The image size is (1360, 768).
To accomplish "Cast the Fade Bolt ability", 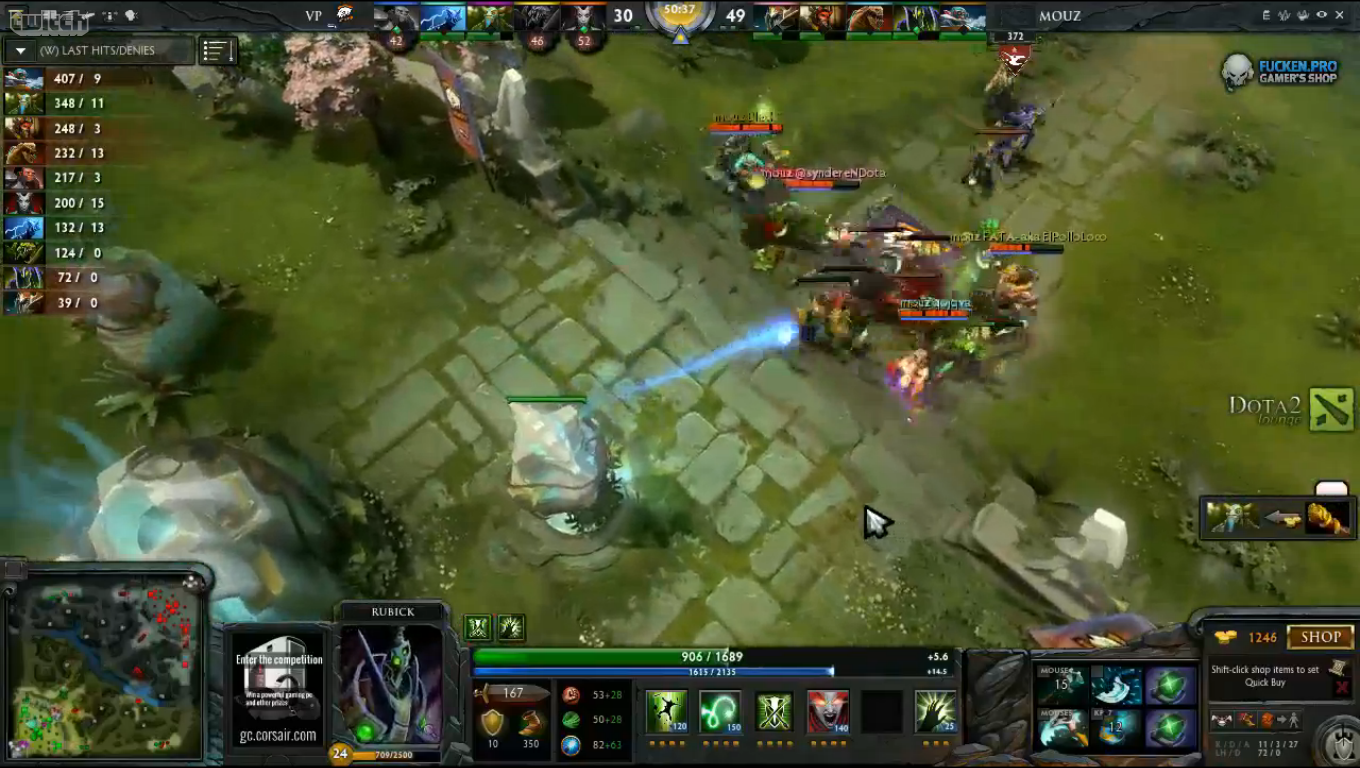I will [719, 711].
